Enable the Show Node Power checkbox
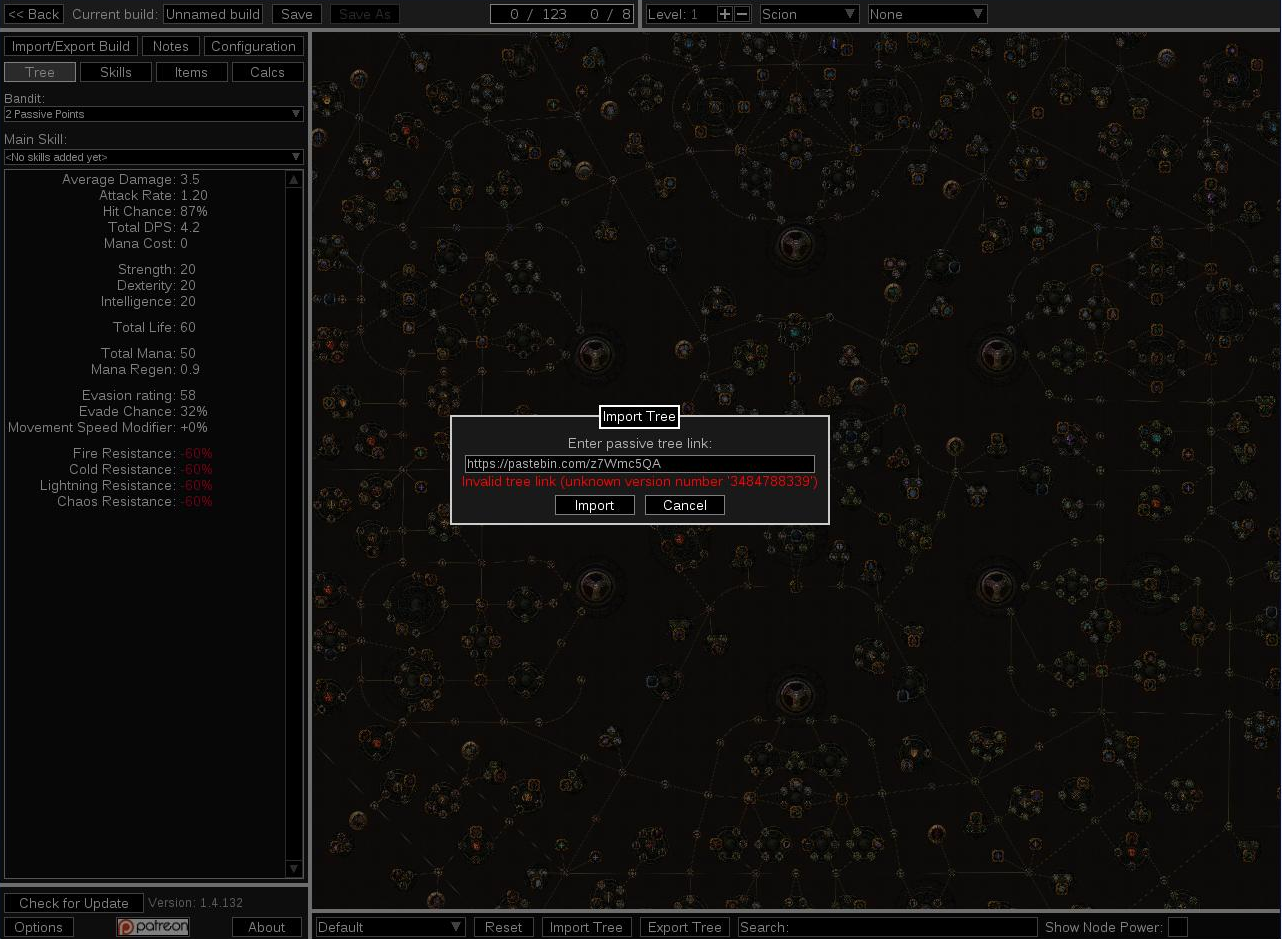This screenshot has height=939, width=1282. coord(1177,927)
